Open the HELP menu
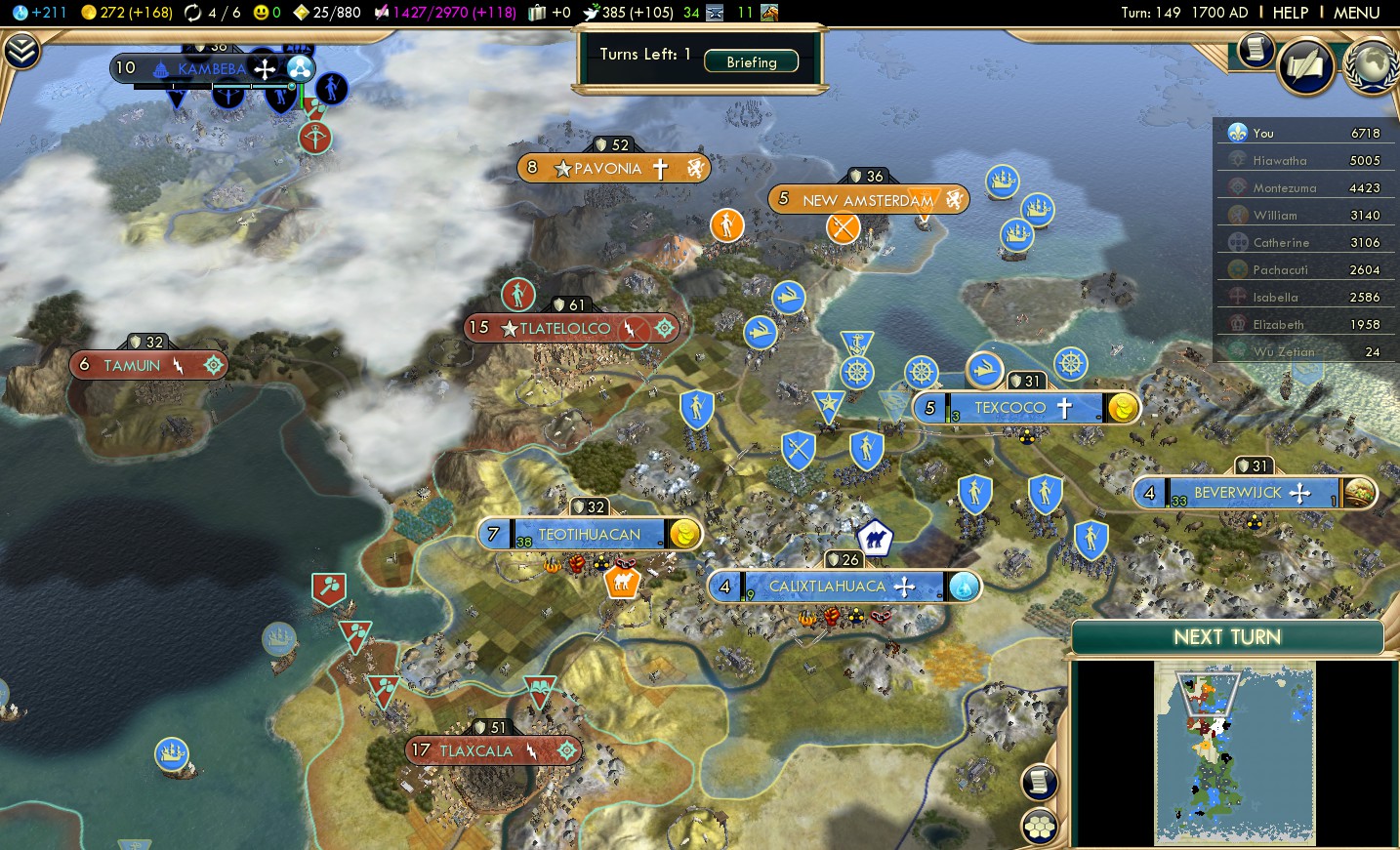This screenshot has width=1400, height=850. pos(1290,13)
